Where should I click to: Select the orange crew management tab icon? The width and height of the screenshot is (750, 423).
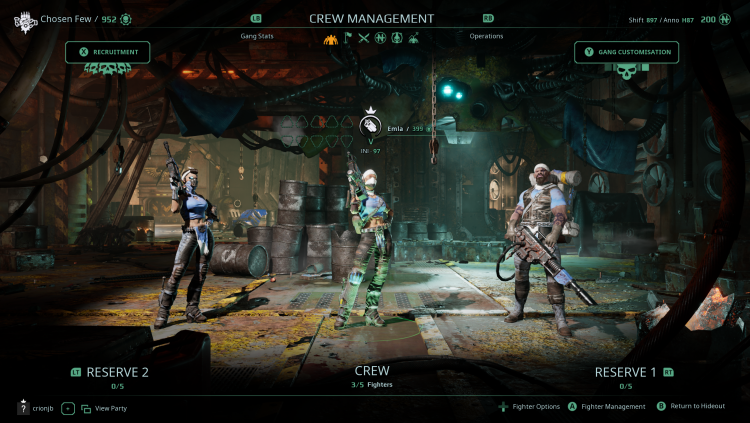pyautogui.click(x=332, y=39)
